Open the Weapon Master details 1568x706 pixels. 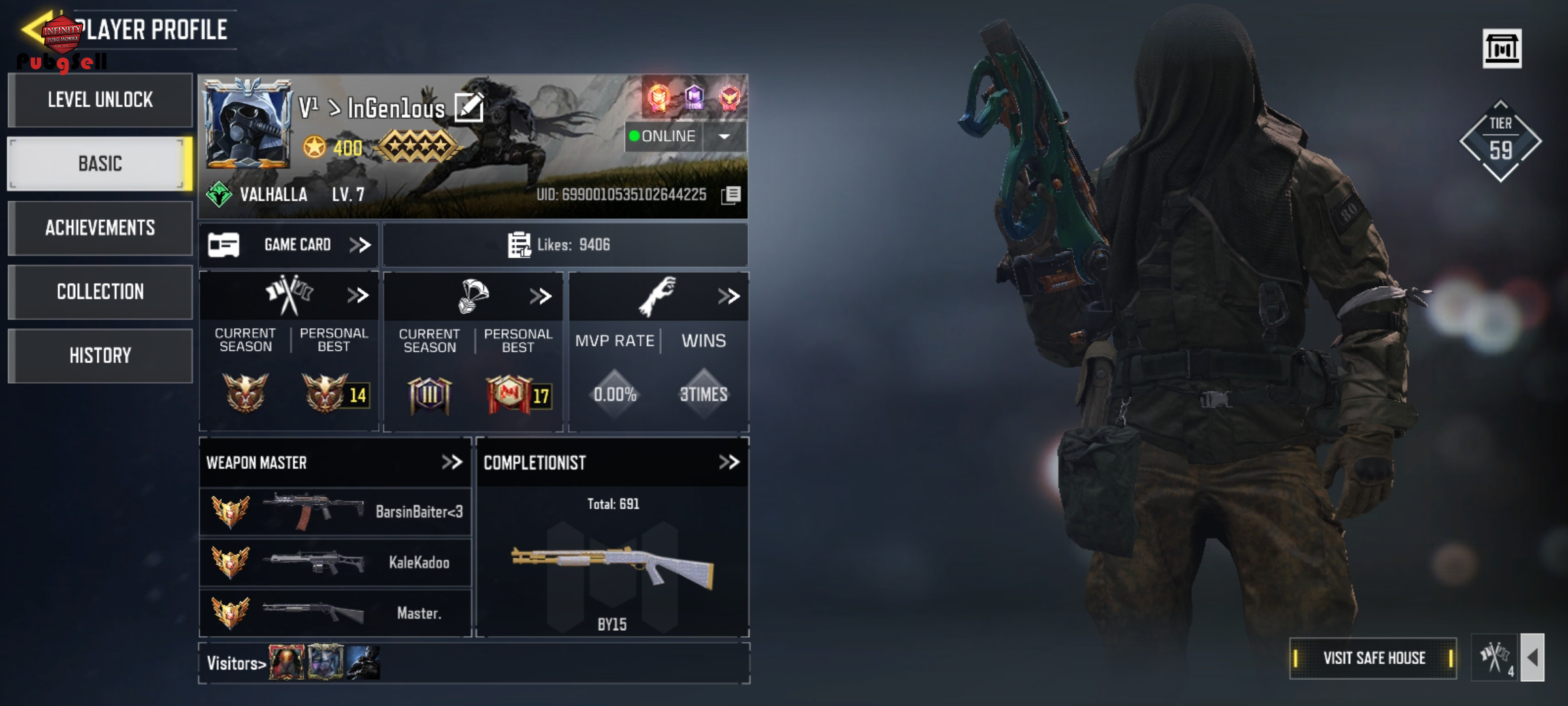coord(451,463)
